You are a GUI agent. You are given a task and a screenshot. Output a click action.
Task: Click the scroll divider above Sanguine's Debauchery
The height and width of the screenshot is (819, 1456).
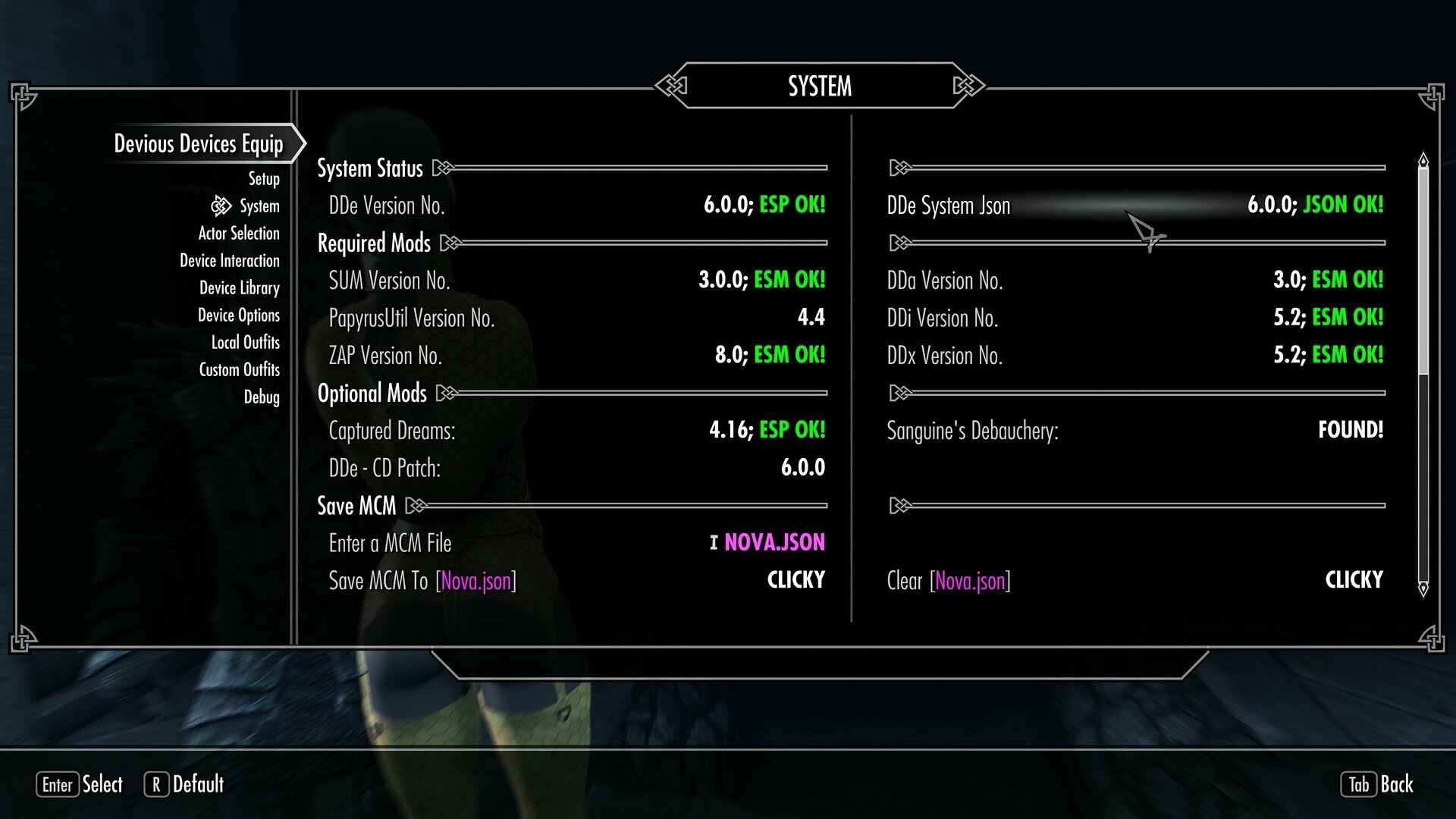[x=899, y=393]
